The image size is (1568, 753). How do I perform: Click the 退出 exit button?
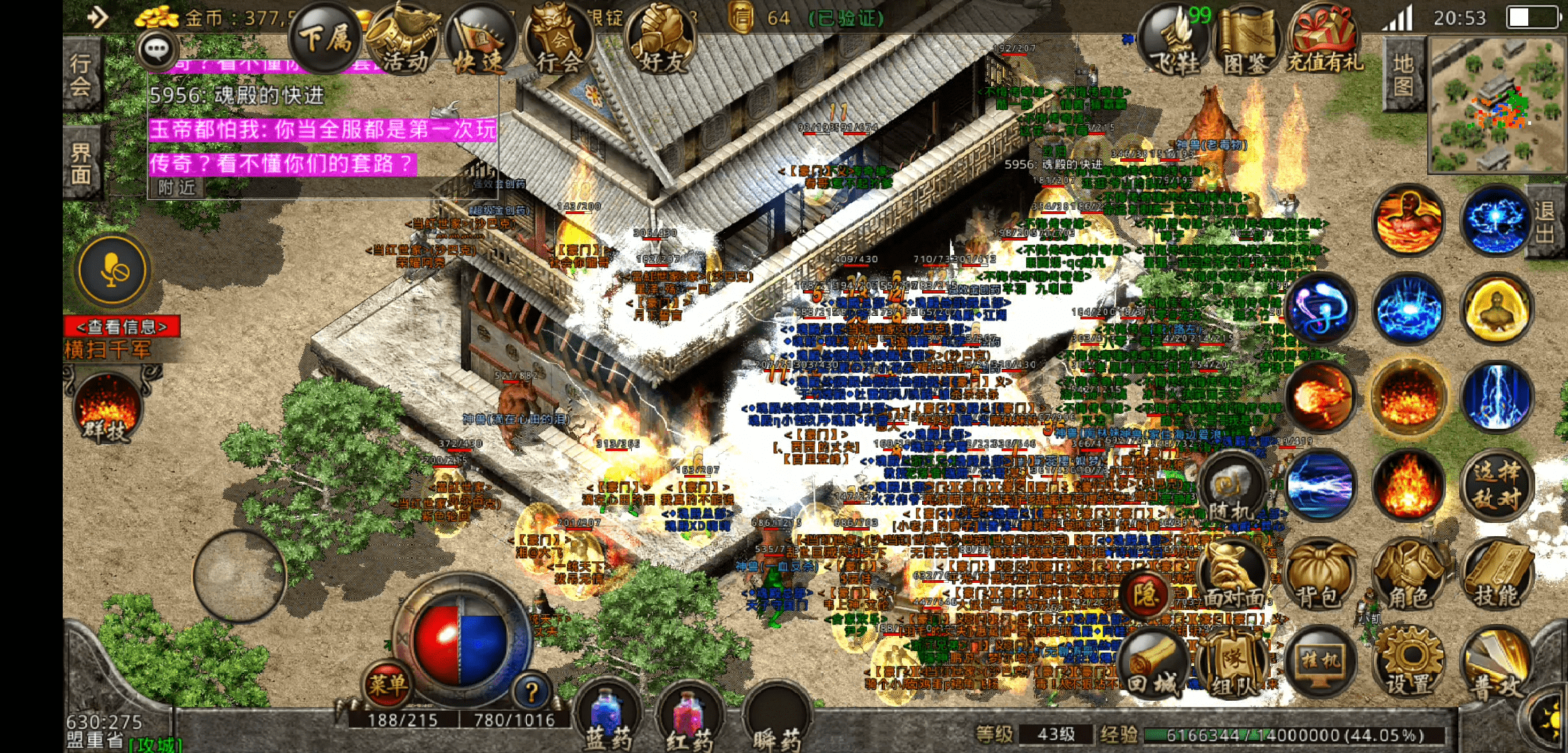click(1546, 222)
